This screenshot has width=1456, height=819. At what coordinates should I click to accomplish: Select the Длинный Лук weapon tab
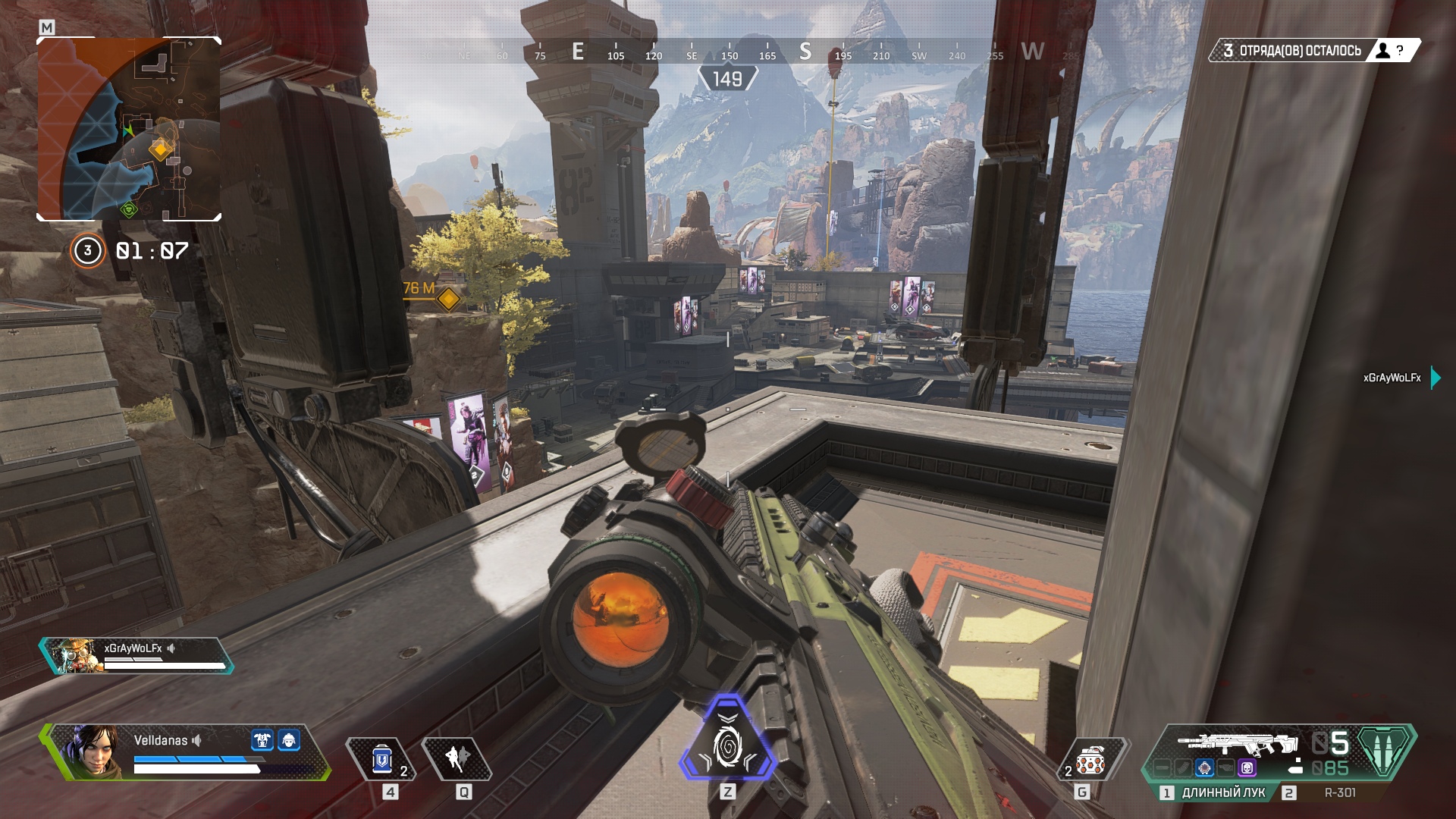click(1222, 792)
